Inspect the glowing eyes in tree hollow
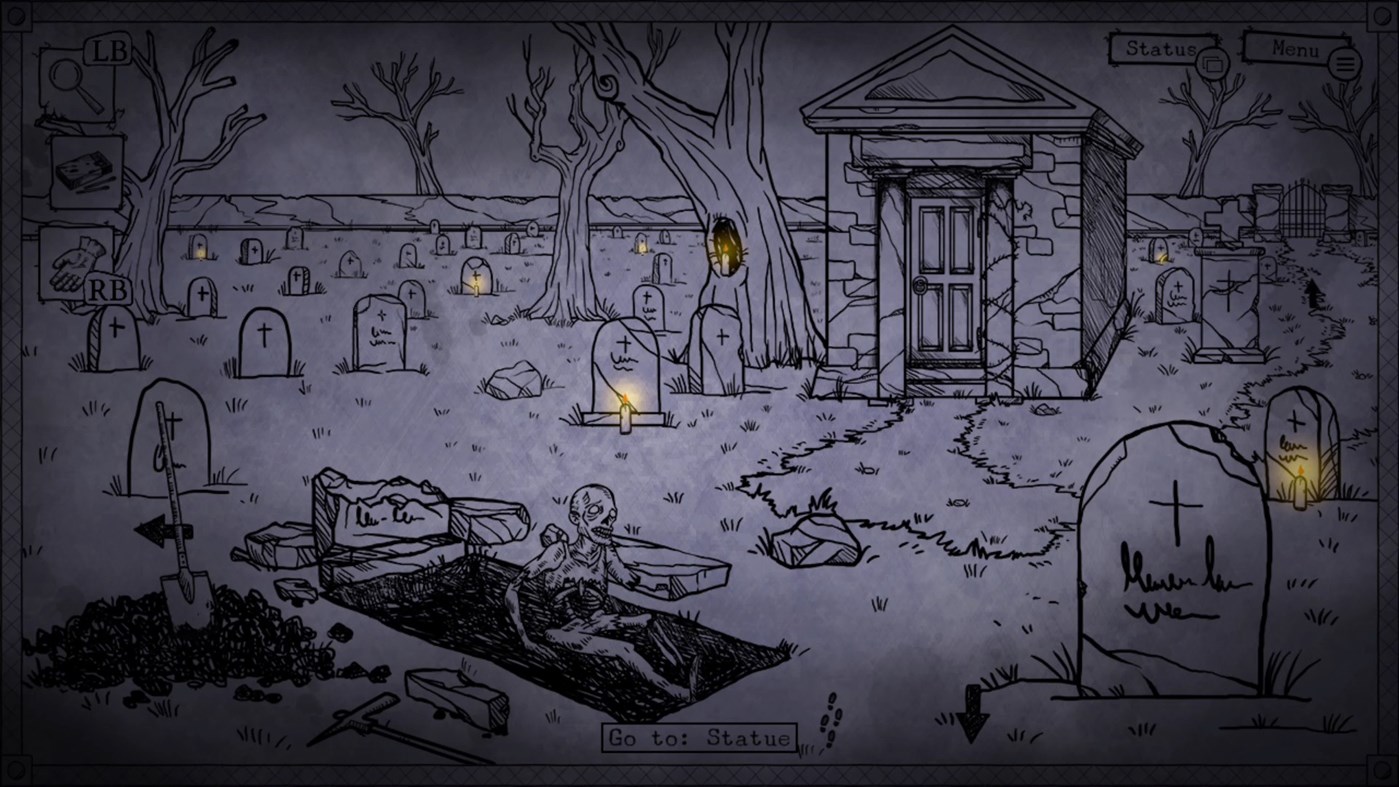 tap(723, 243)
